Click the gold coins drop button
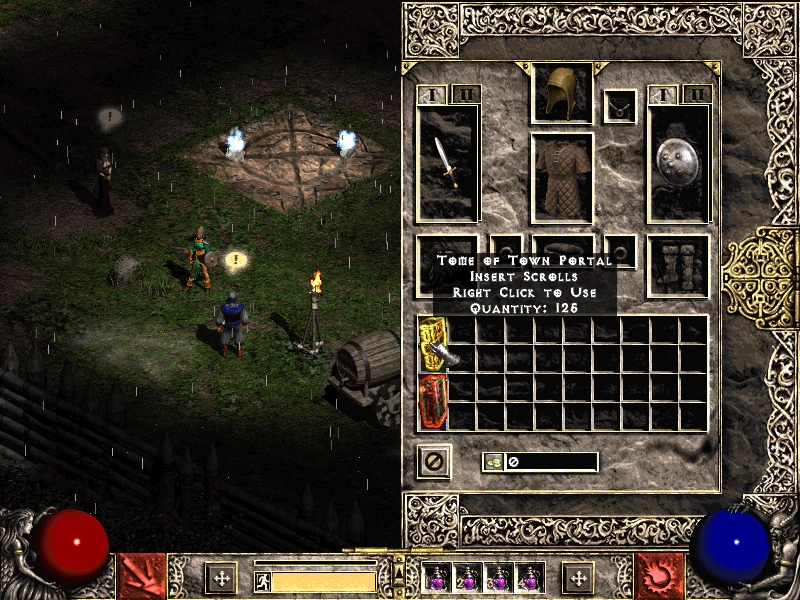 coord(492,462)
